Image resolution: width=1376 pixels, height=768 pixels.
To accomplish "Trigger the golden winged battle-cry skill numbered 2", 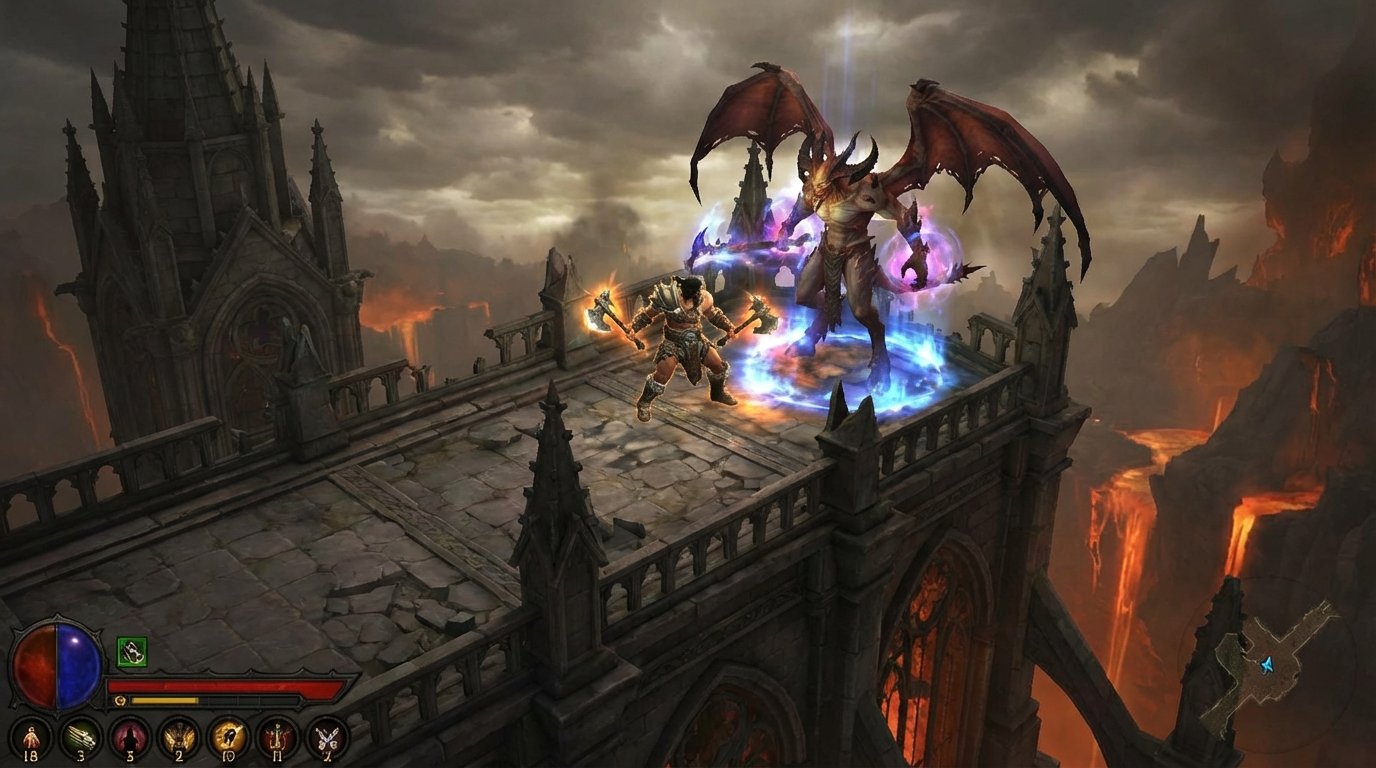I will point(179,738).
